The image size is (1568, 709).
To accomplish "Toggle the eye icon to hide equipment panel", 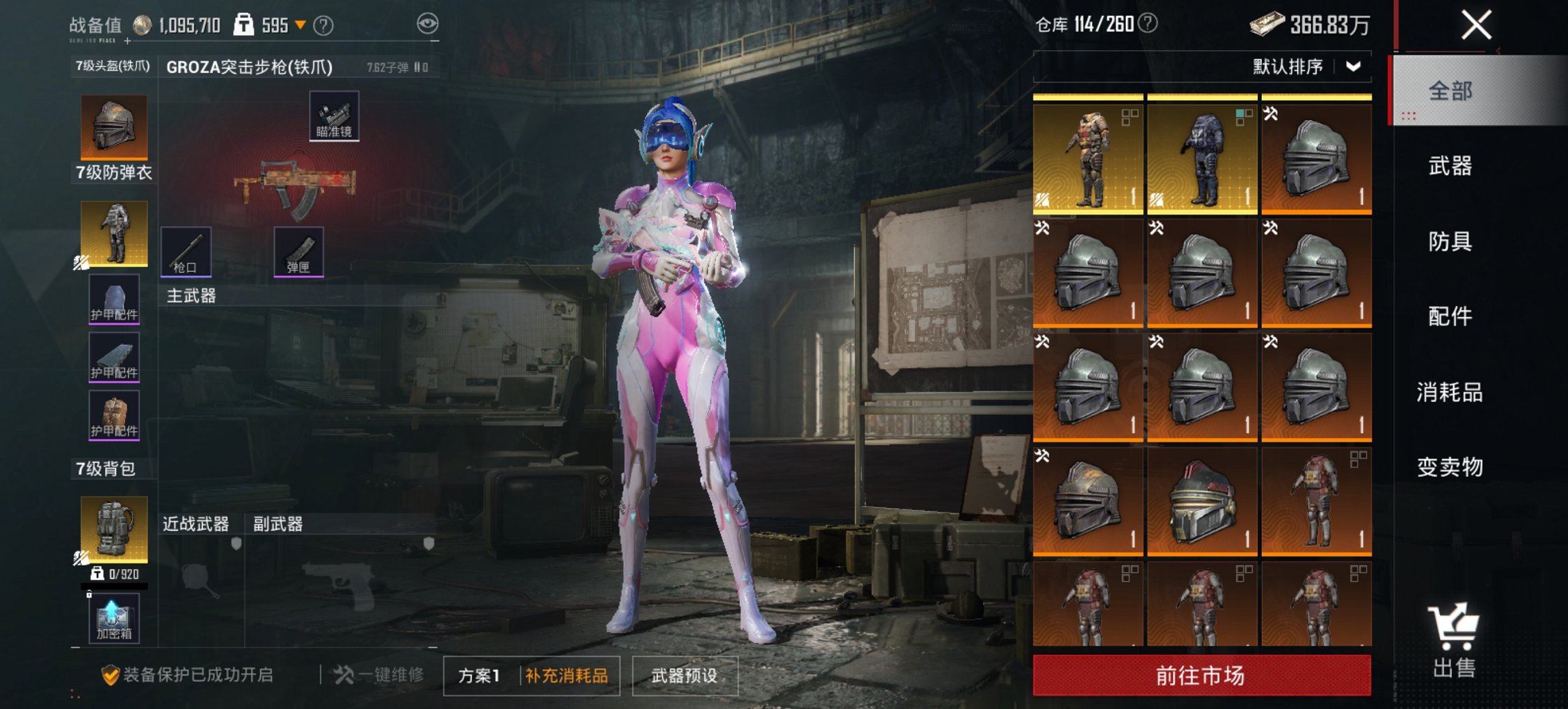I will [428, 21].
